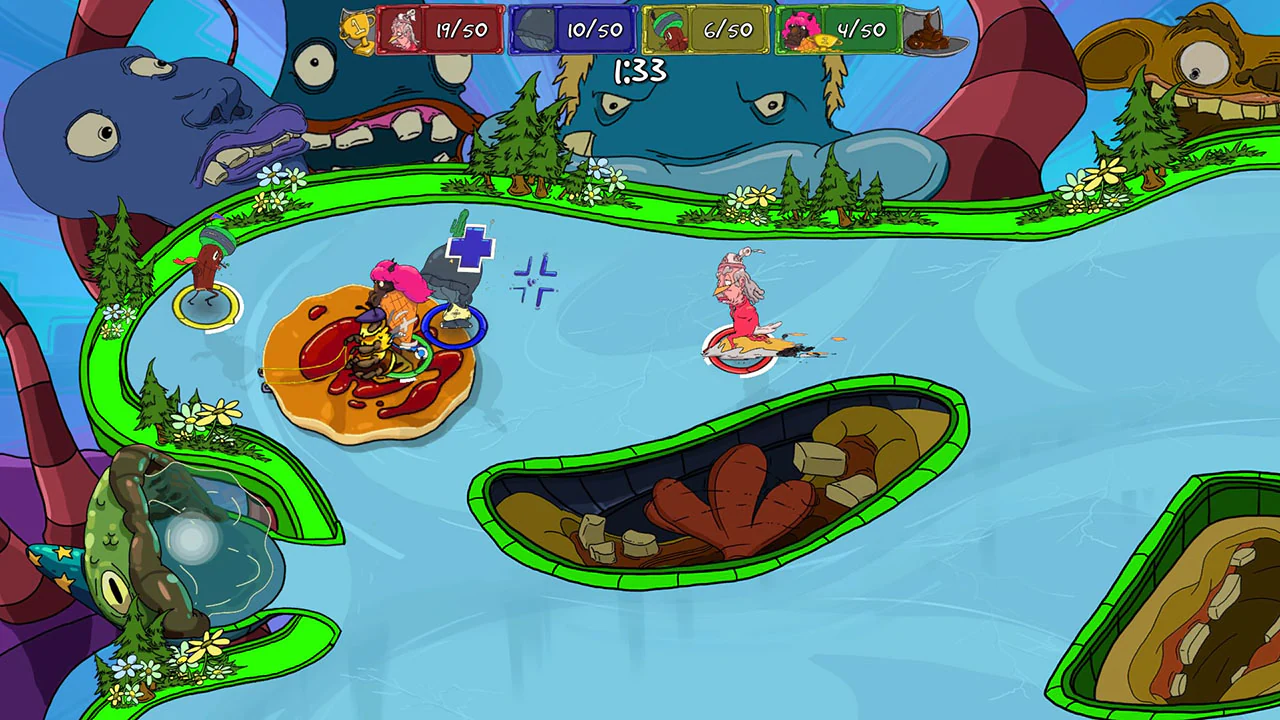Click the glowing orb near the wizard frog
Viewport: 1280px width, 720px height.
coord(192,540)
